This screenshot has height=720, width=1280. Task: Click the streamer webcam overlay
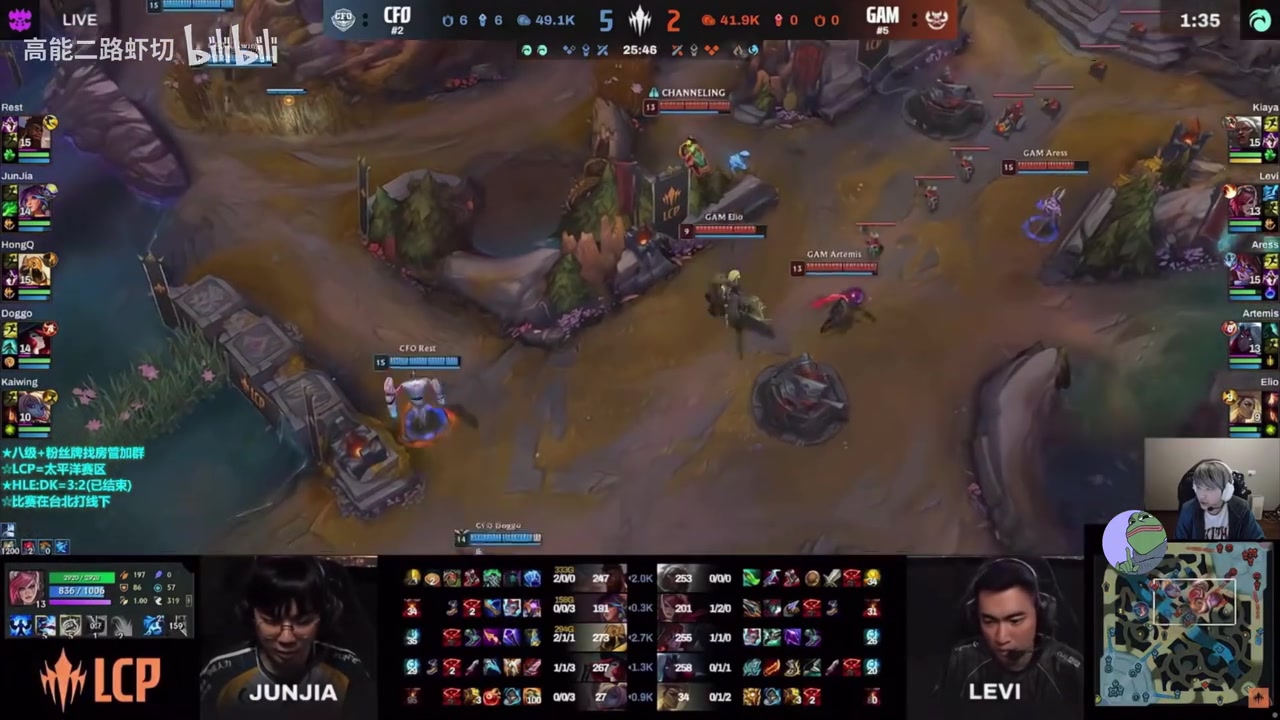tap(1211, 490)
